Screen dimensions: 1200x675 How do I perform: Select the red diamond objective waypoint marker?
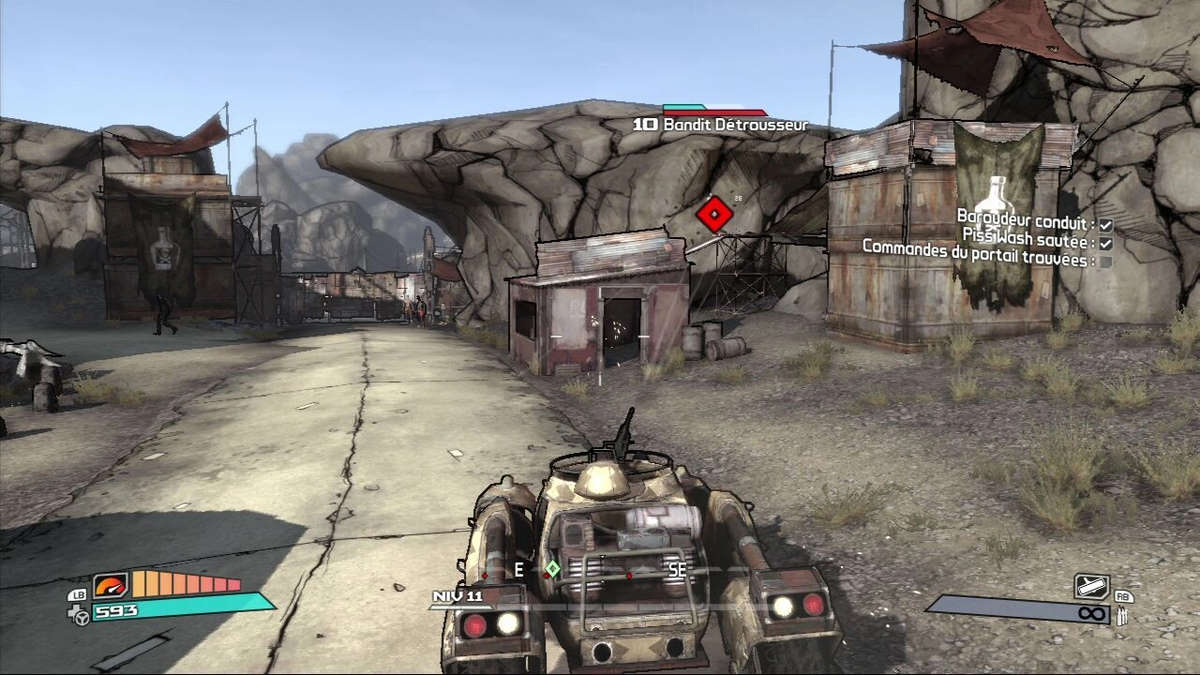714,213
